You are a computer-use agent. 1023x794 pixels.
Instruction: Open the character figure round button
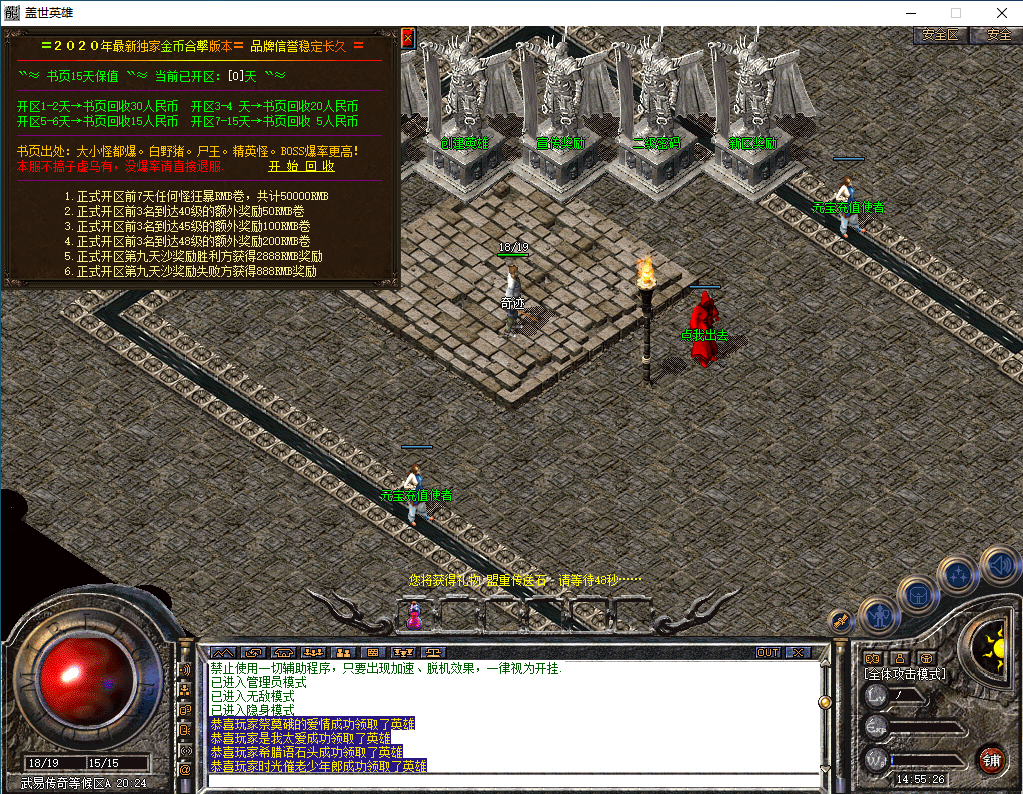coord(879,615)
